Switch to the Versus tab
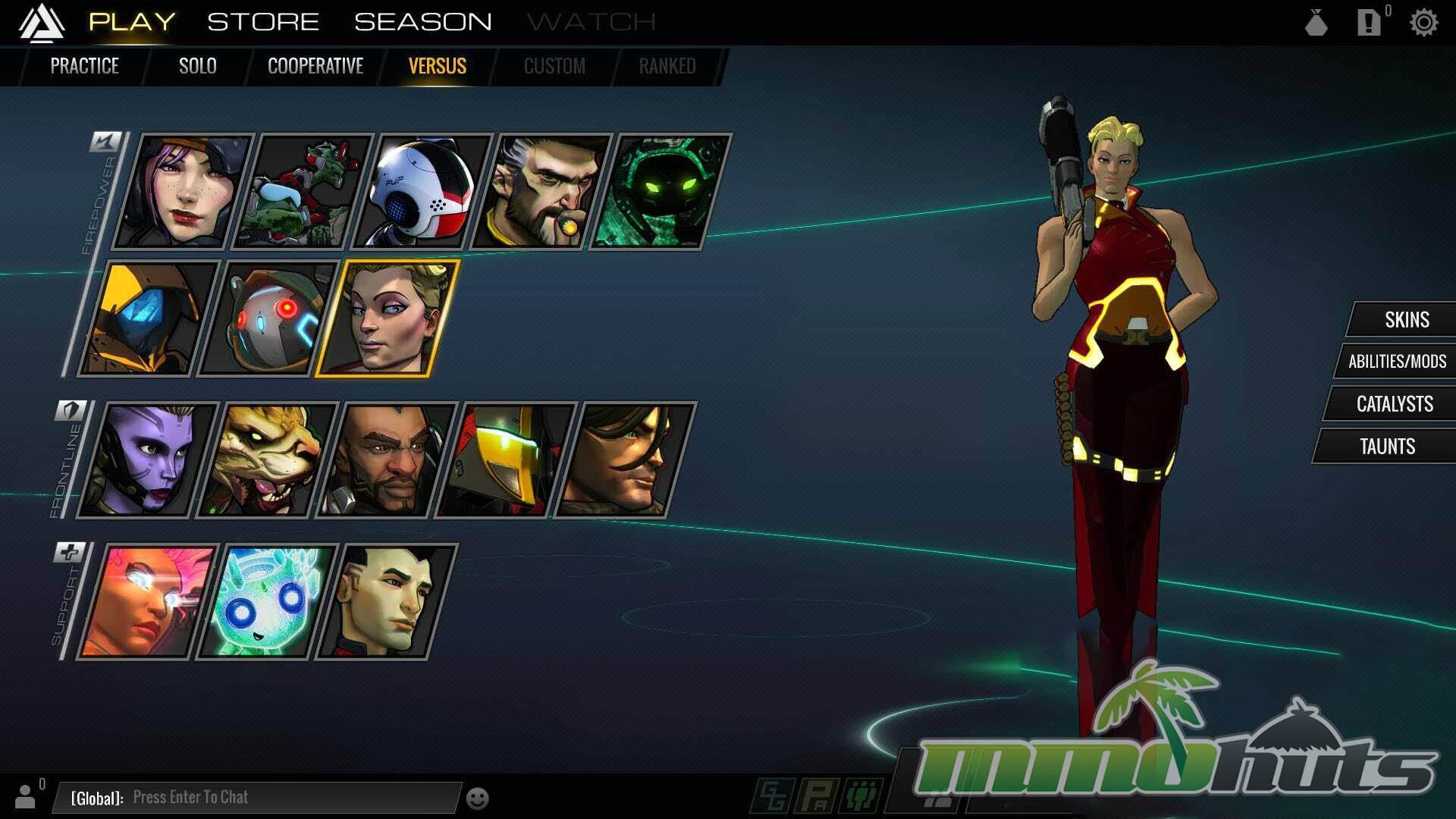 (438, 67)
